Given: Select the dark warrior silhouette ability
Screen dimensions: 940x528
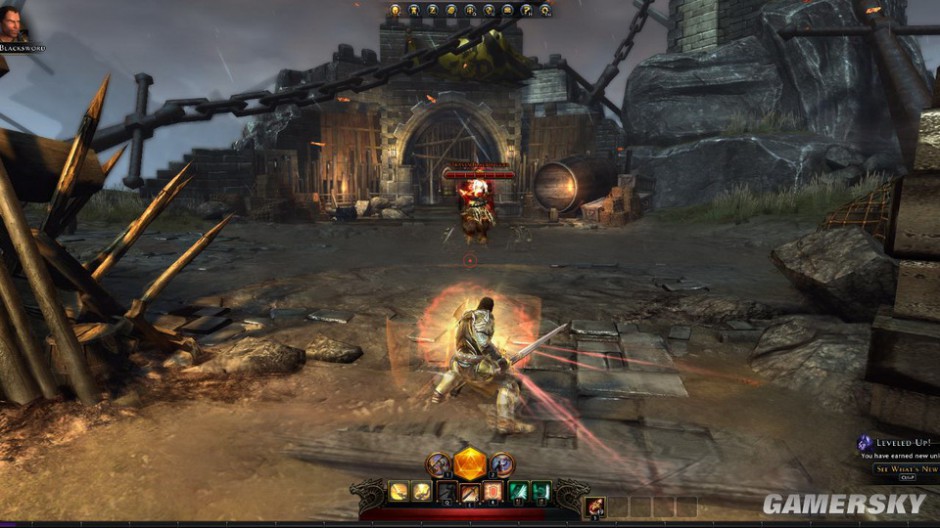Looking at the screenshot, I should (x=447, y=491).
